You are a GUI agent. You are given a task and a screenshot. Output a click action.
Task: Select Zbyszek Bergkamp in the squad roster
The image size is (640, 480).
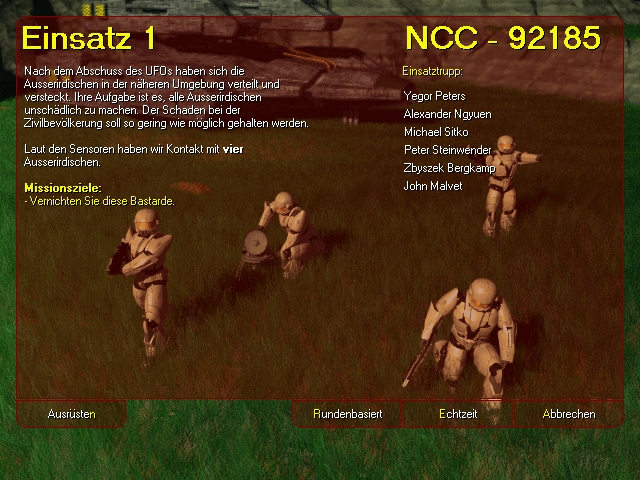(x=449, y=168)
